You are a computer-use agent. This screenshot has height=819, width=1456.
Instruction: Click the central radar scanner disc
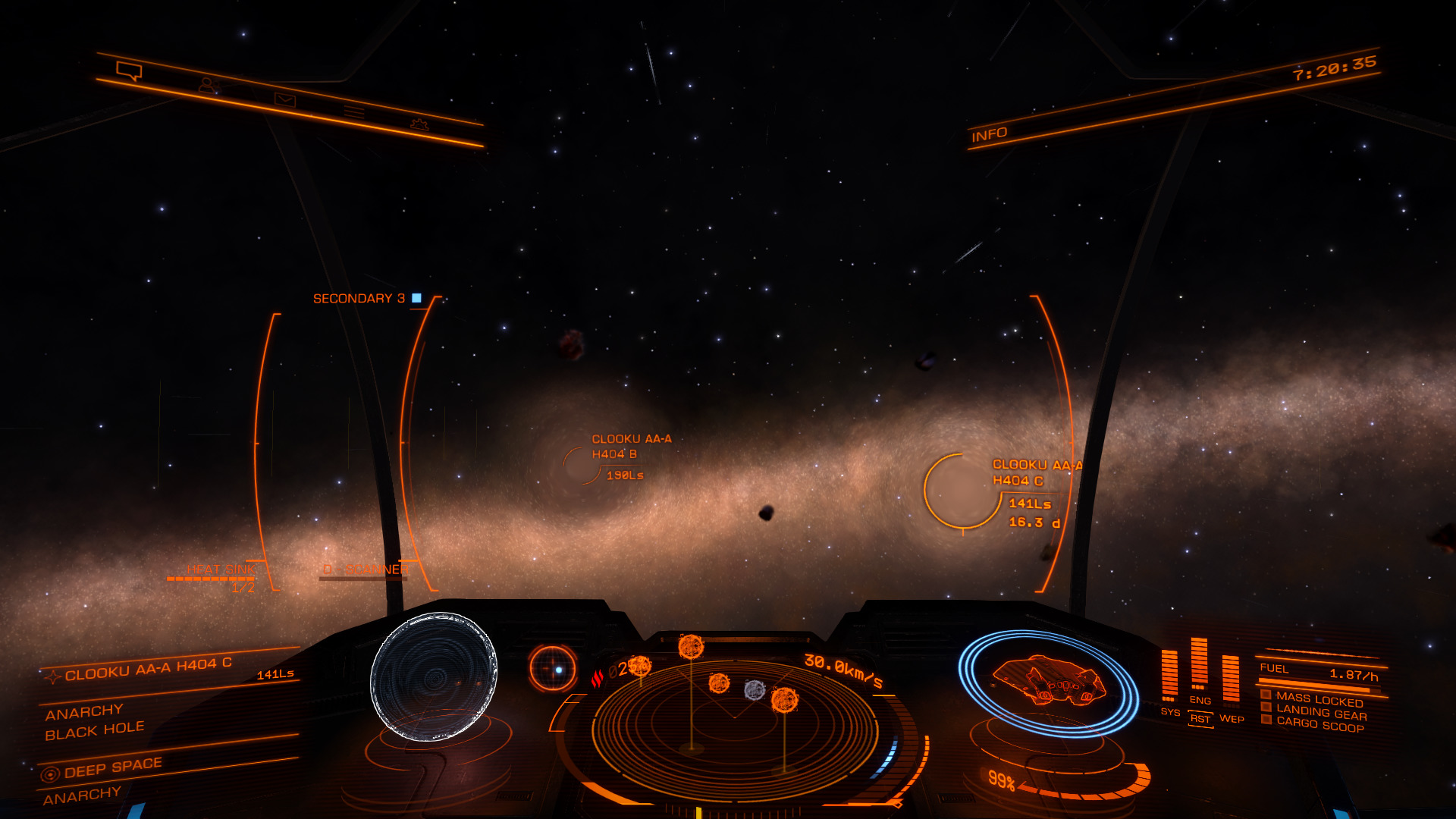(x=734, y=720)
